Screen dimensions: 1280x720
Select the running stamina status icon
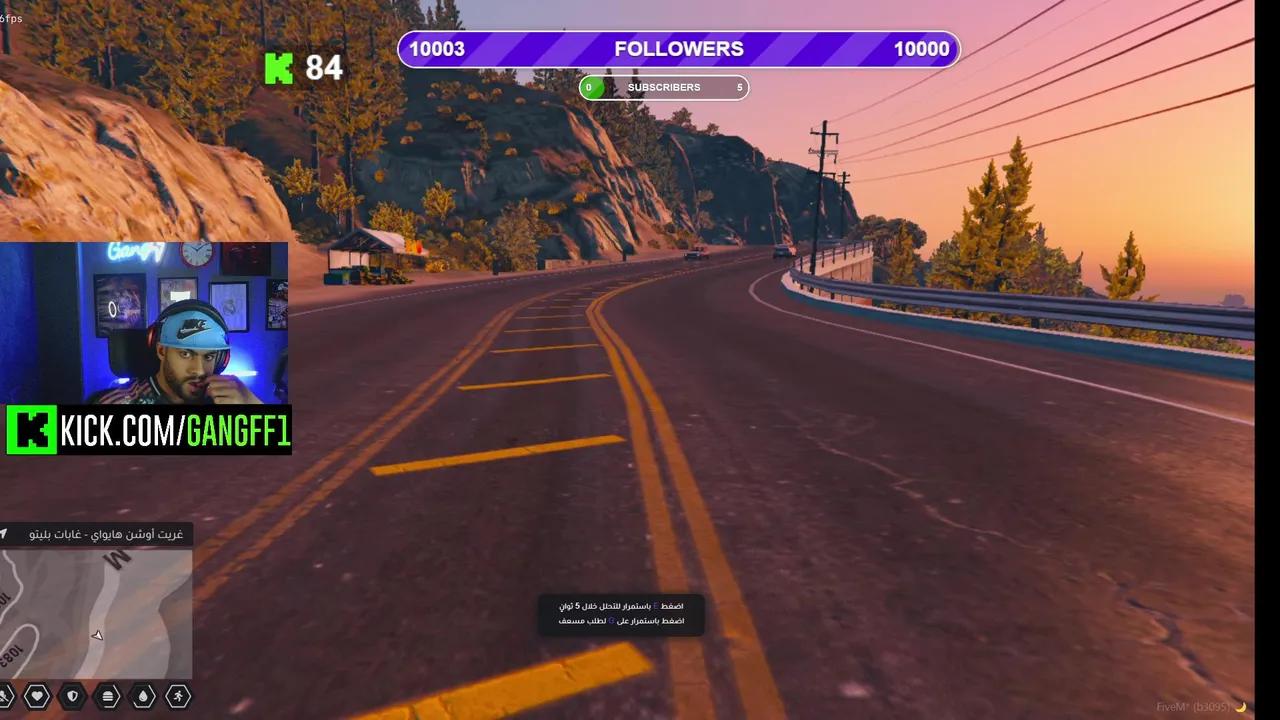pyautogui.click(x=179, y=696)
